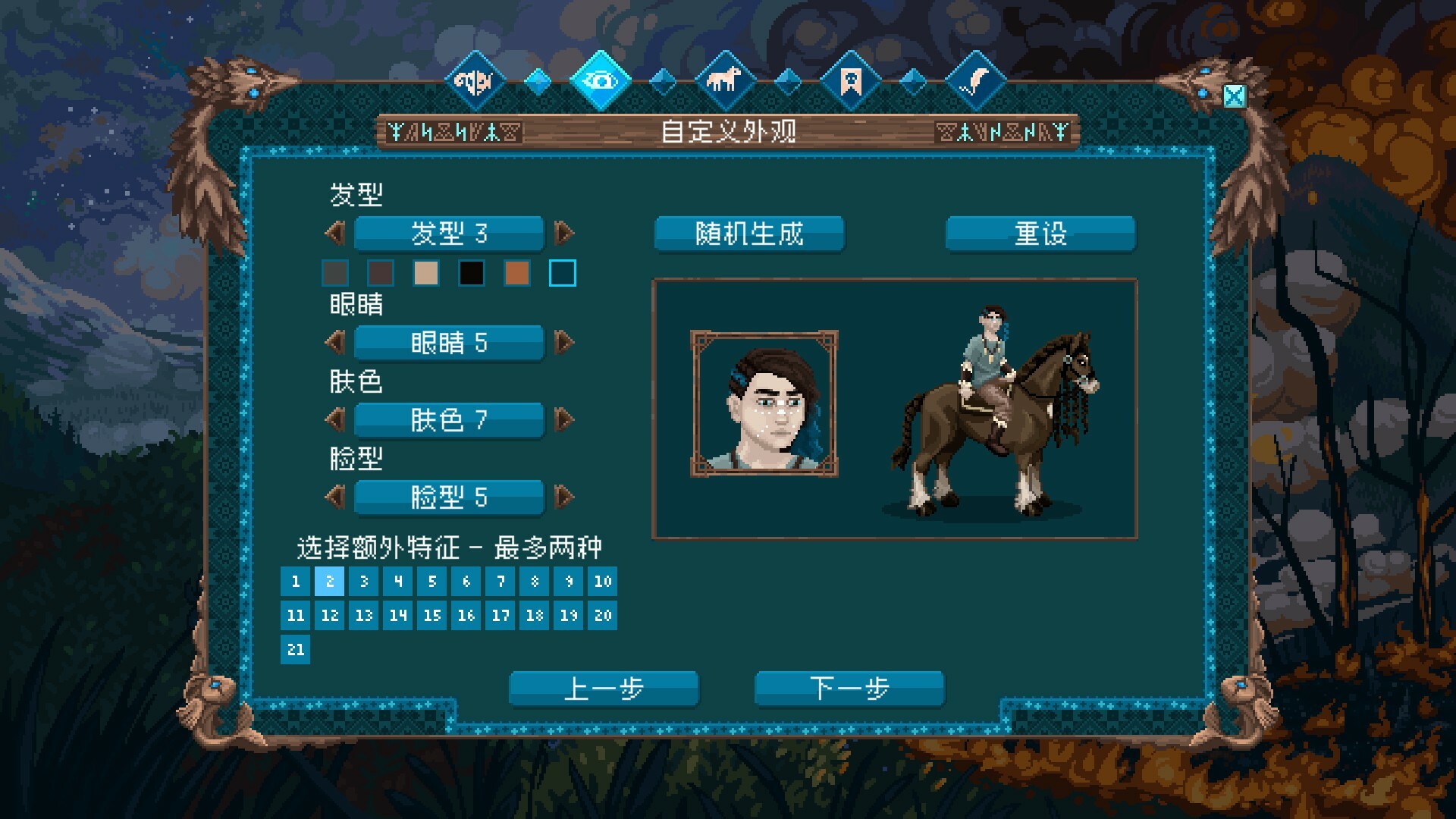
Task: Select the eye appearance tab icon
Action: coord(601,80)
